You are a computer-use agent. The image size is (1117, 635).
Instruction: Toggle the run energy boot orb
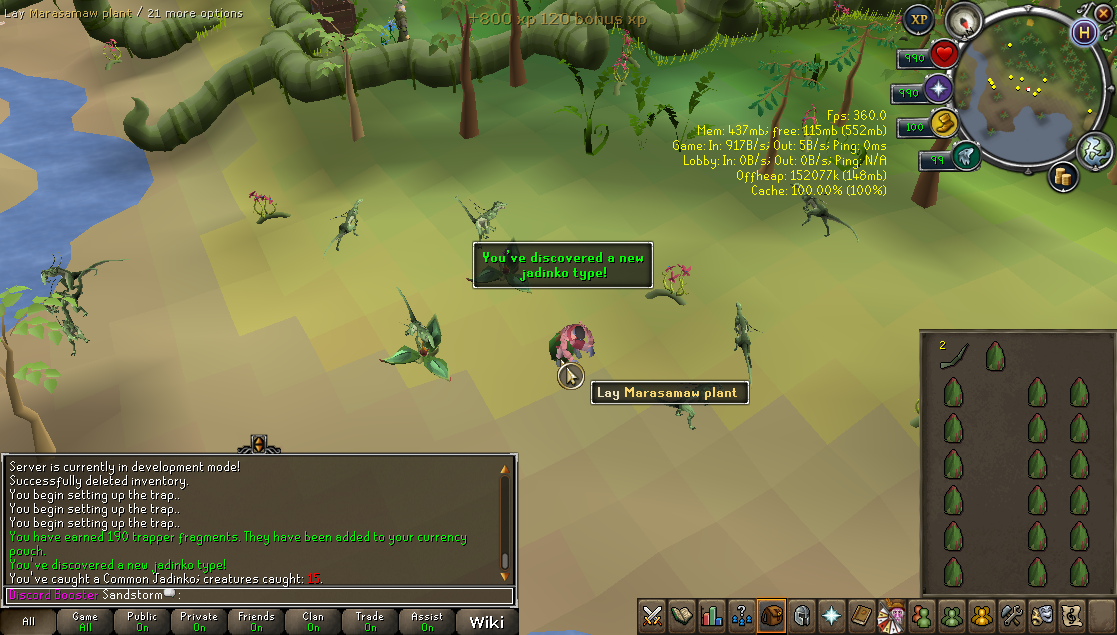pos(964,157)
